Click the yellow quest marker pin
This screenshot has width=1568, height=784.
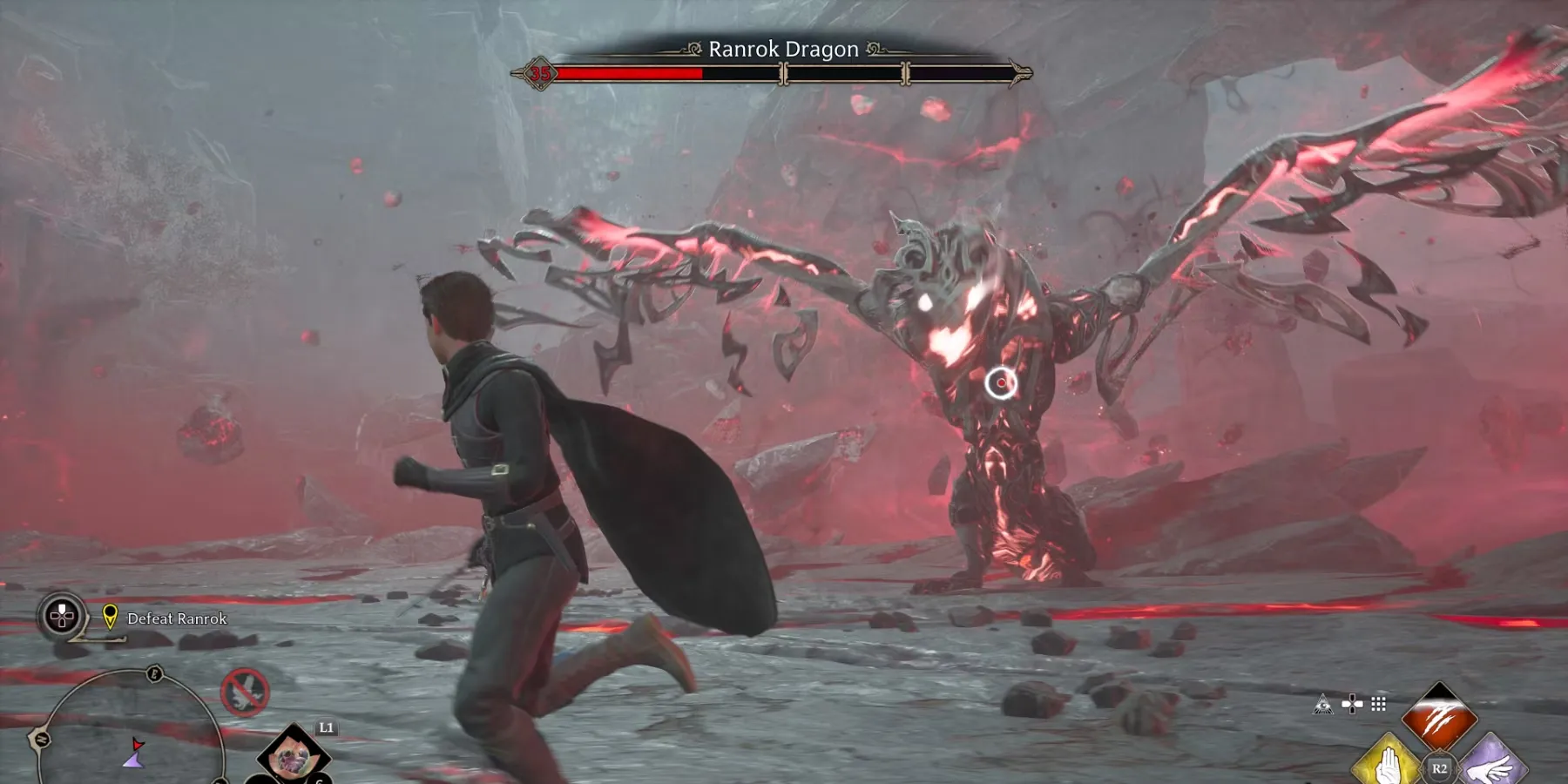click(110, 616)
